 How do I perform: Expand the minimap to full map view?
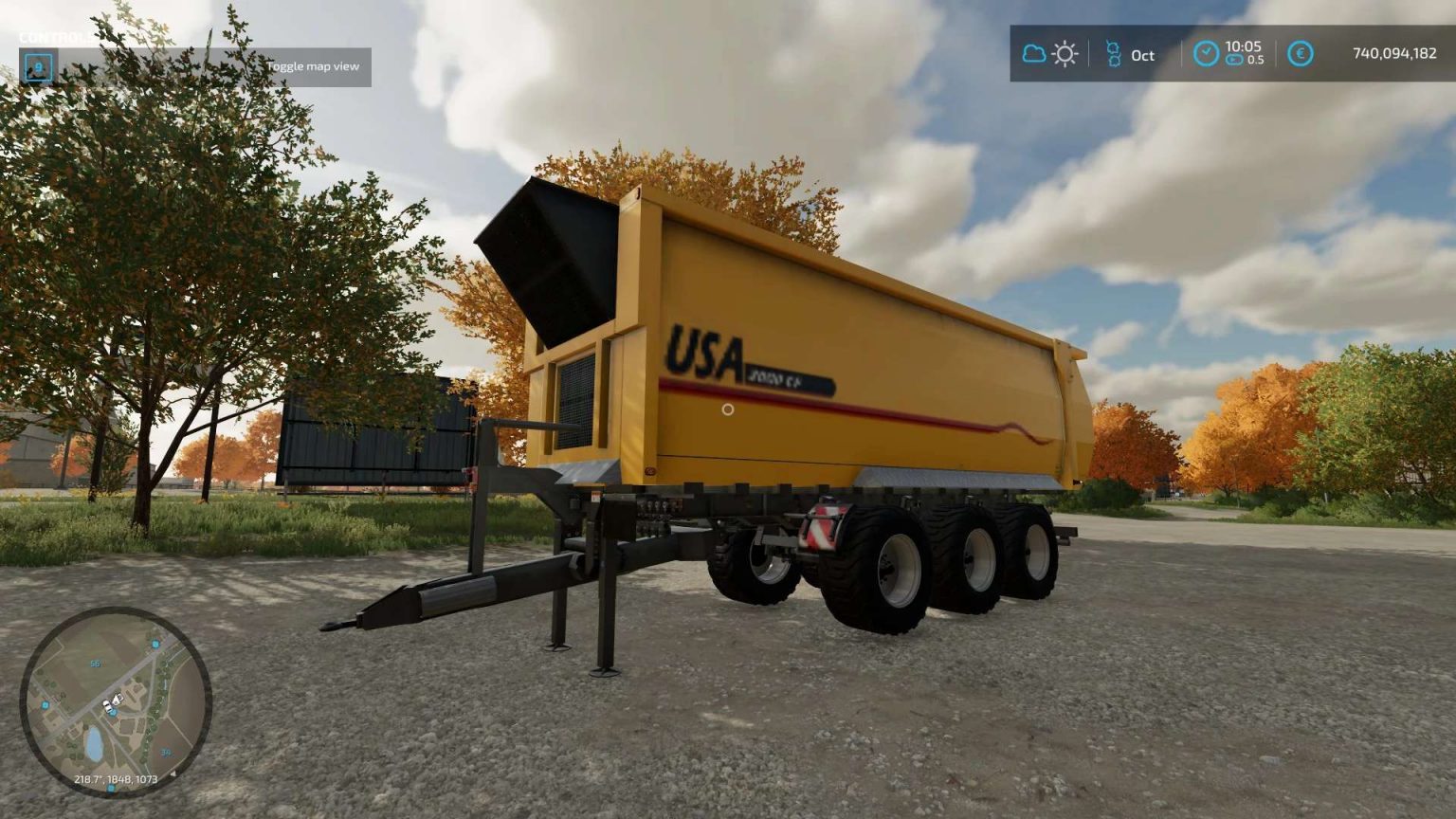click(123, 706)
